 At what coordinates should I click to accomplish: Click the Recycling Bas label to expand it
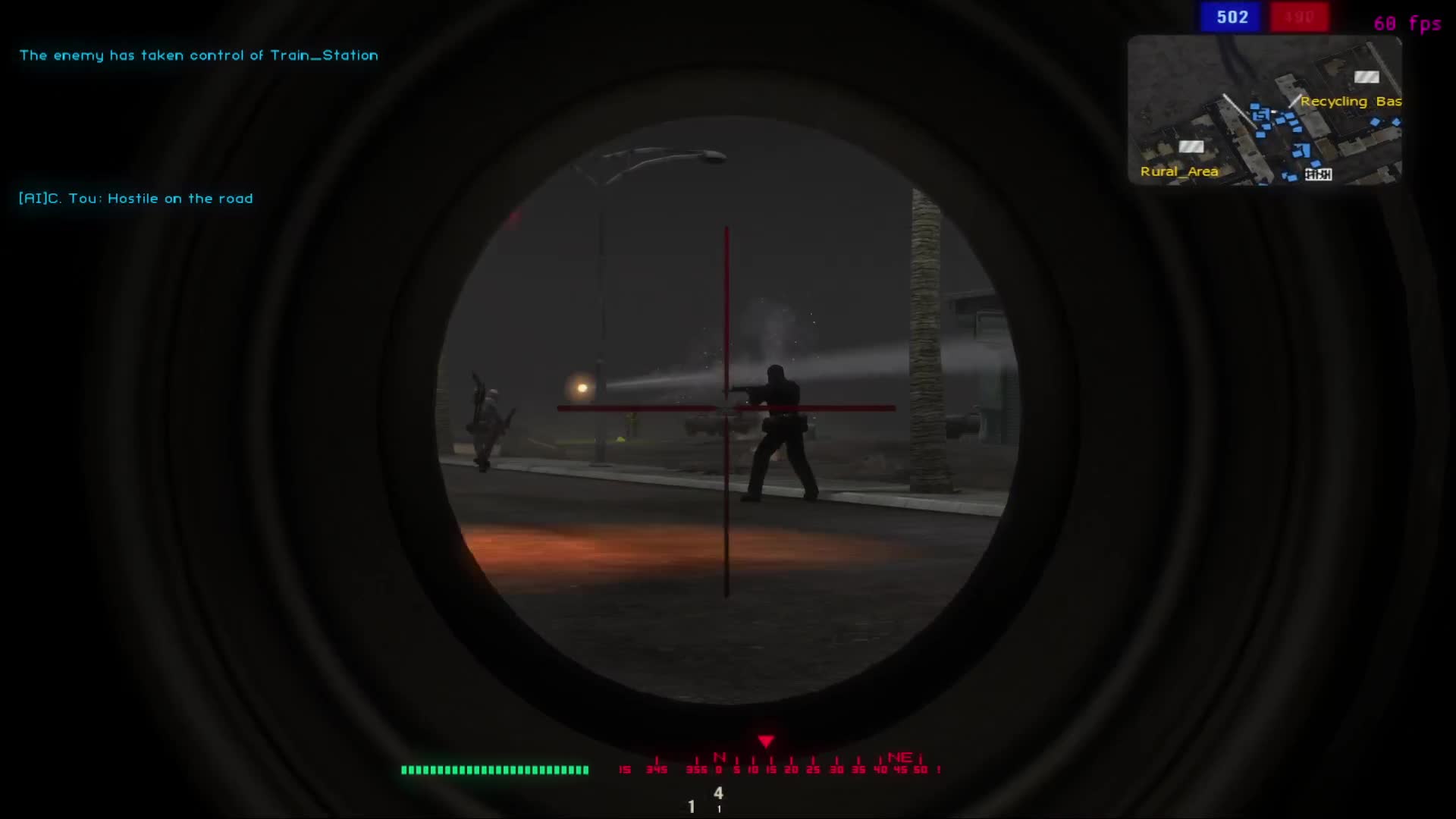click(1351, 101)
